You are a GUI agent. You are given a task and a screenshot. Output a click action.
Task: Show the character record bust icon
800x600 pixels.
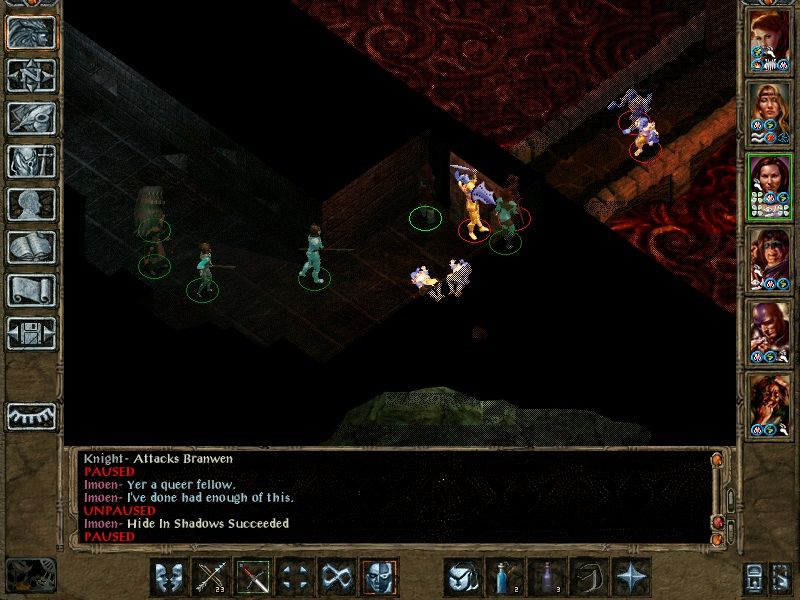point(31,204)
